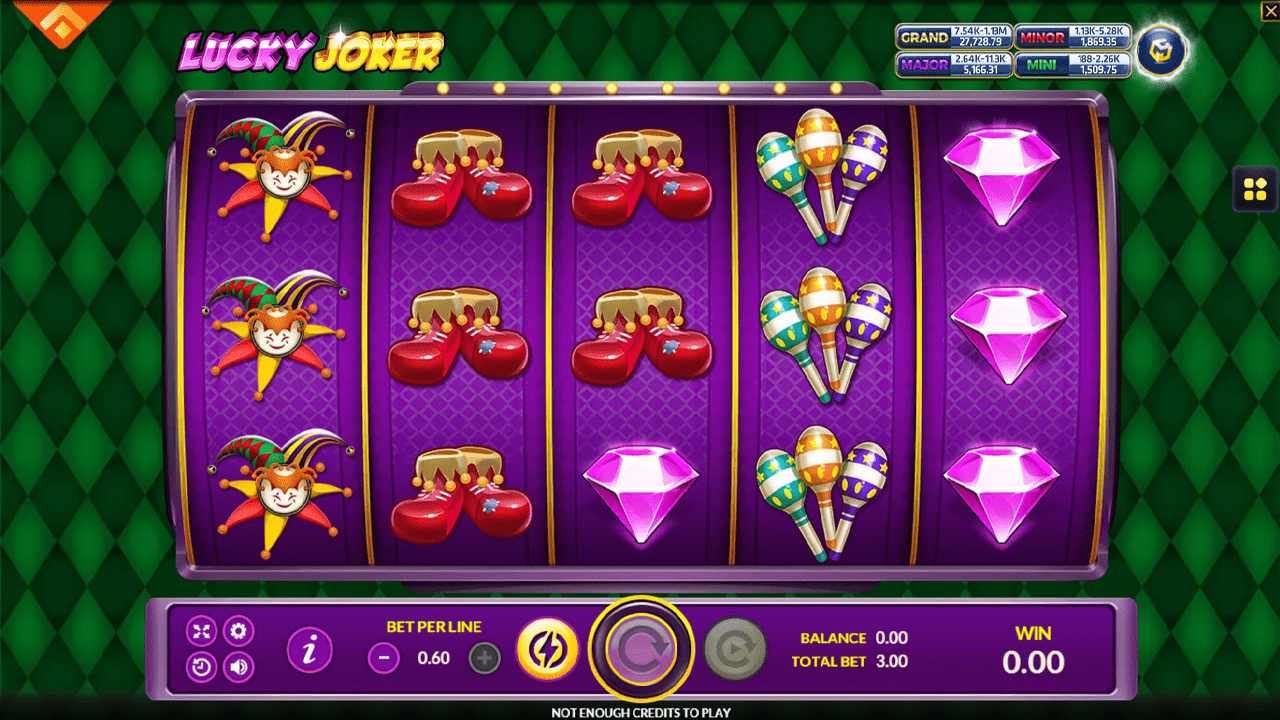Decrease bet per line with minus
Viewport: 1280px width, 720px height.
[x=384, y=659]
